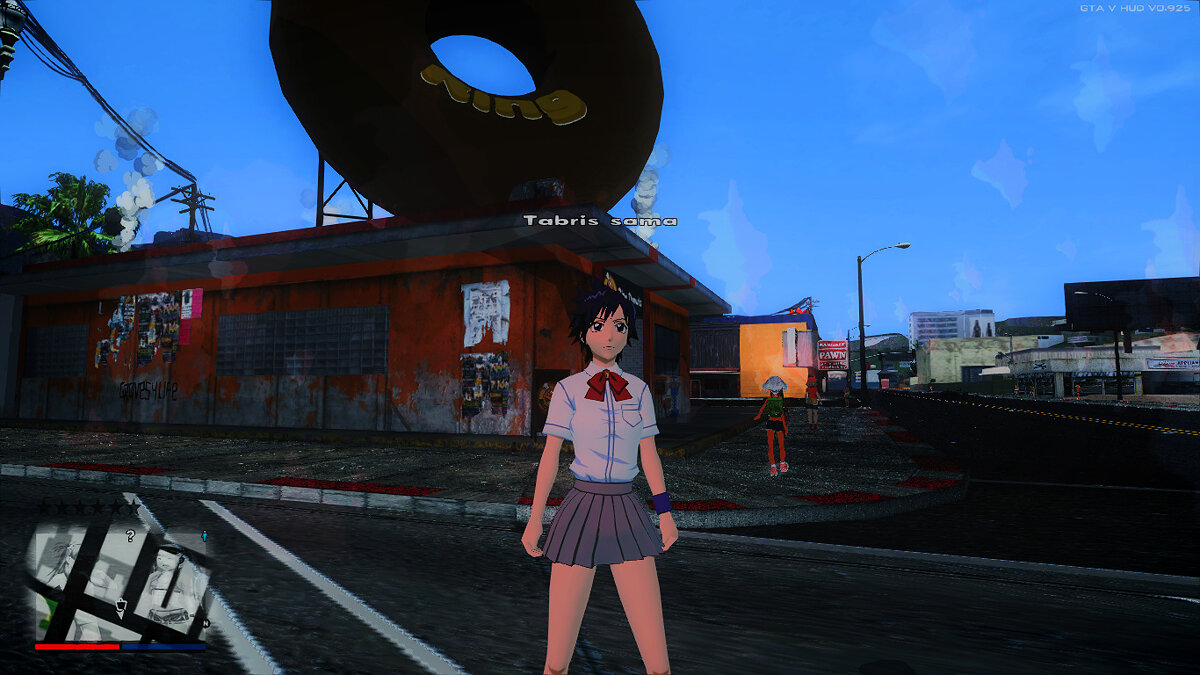The image size is (1200, 675).
Task: Click the blue person marker beside minimap
Action: 205,537
